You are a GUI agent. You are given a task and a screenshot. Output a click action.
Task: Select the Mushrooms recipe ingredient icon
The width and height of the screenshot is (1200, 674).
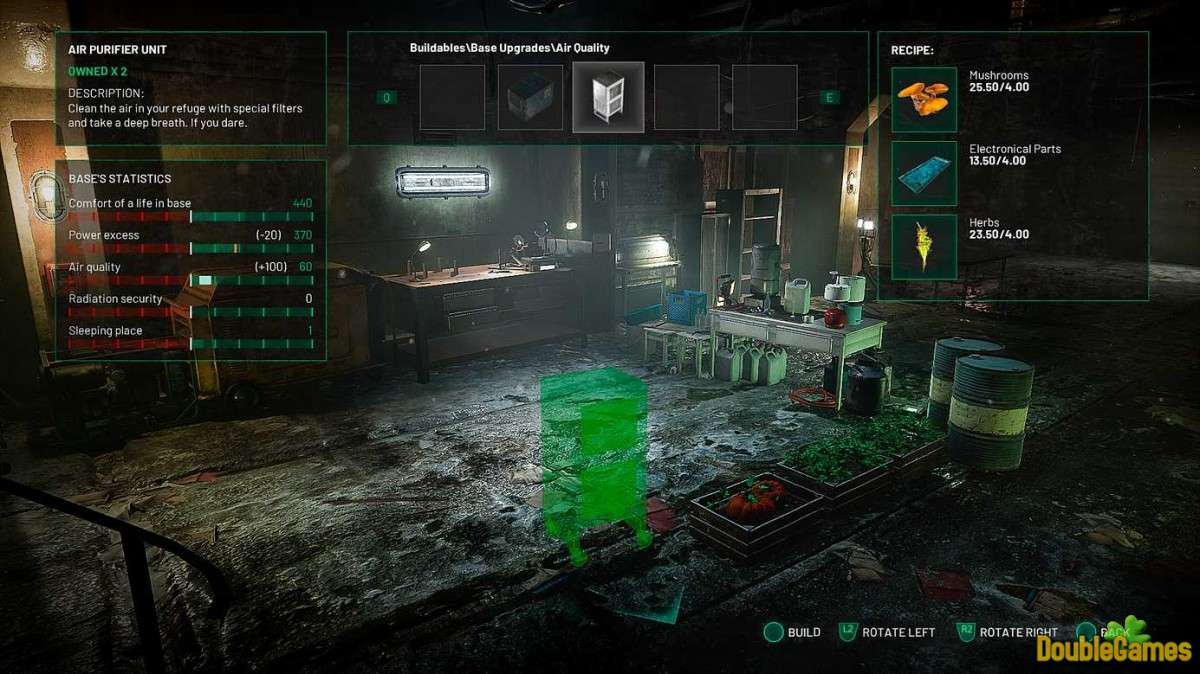[x=923, y=99]
